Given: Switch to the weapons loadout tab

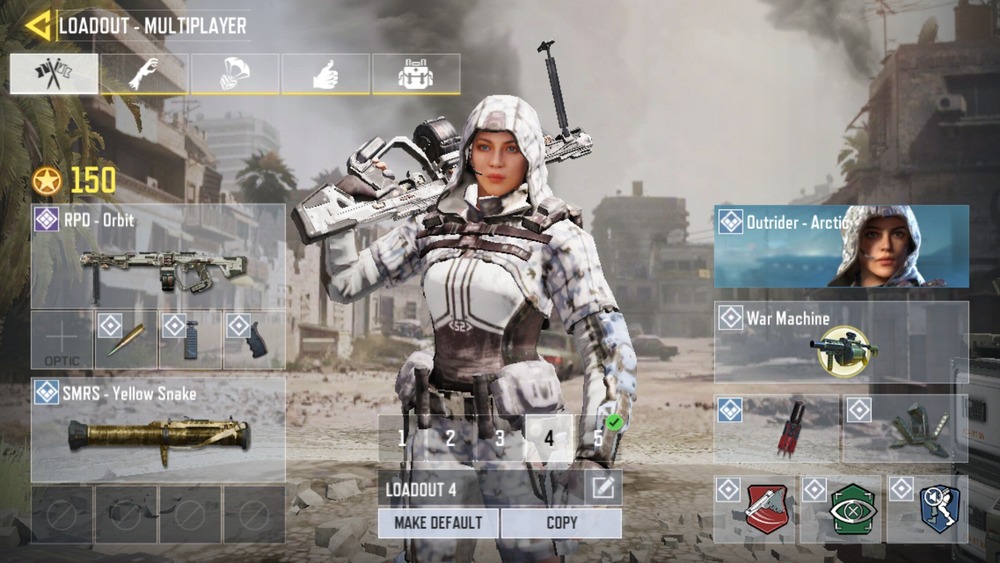Looking at the screenshot, I should (54, 74).
